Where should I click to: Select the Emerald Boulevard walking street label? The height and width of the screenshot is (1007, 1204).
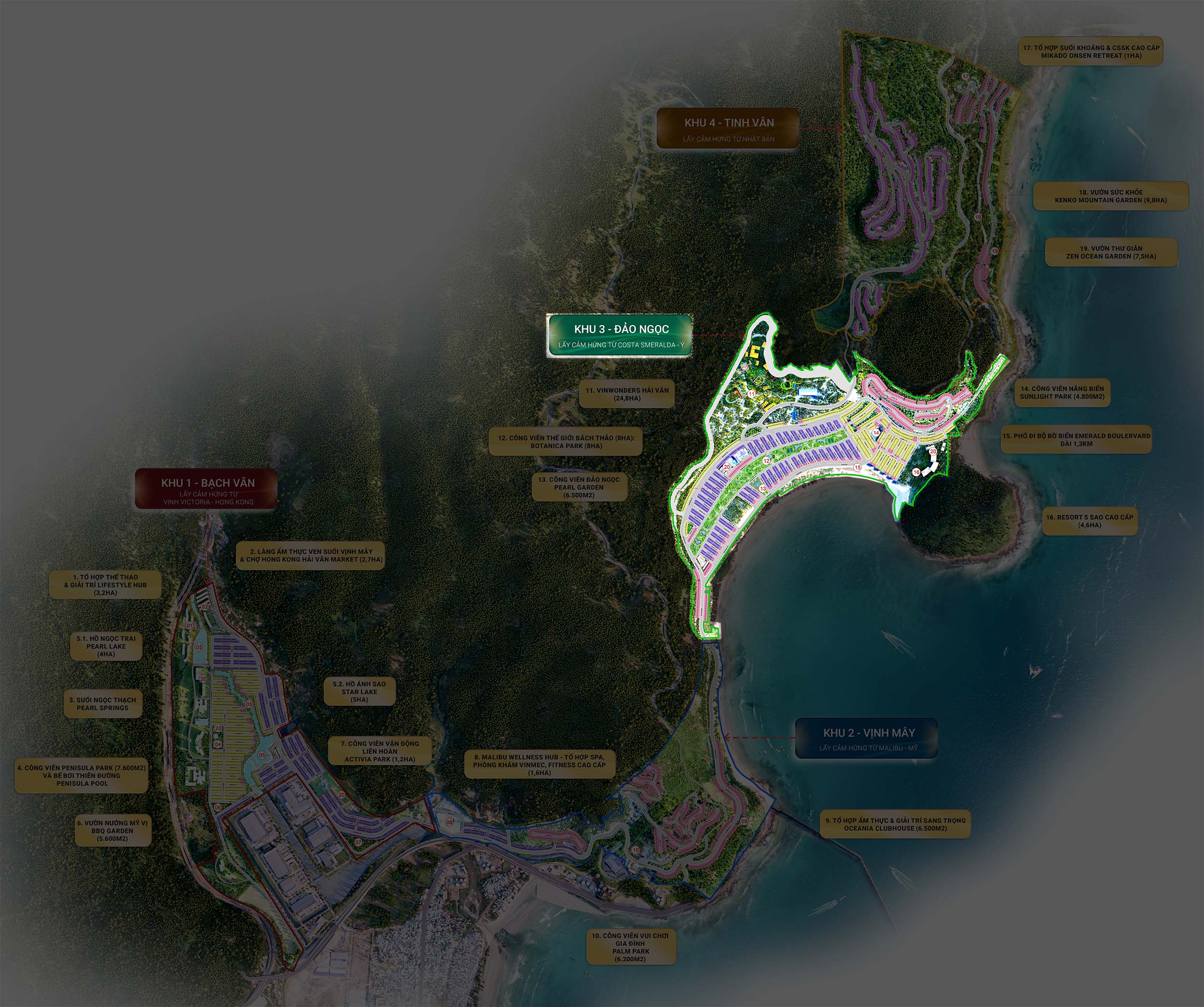(x=1076, y=439)
